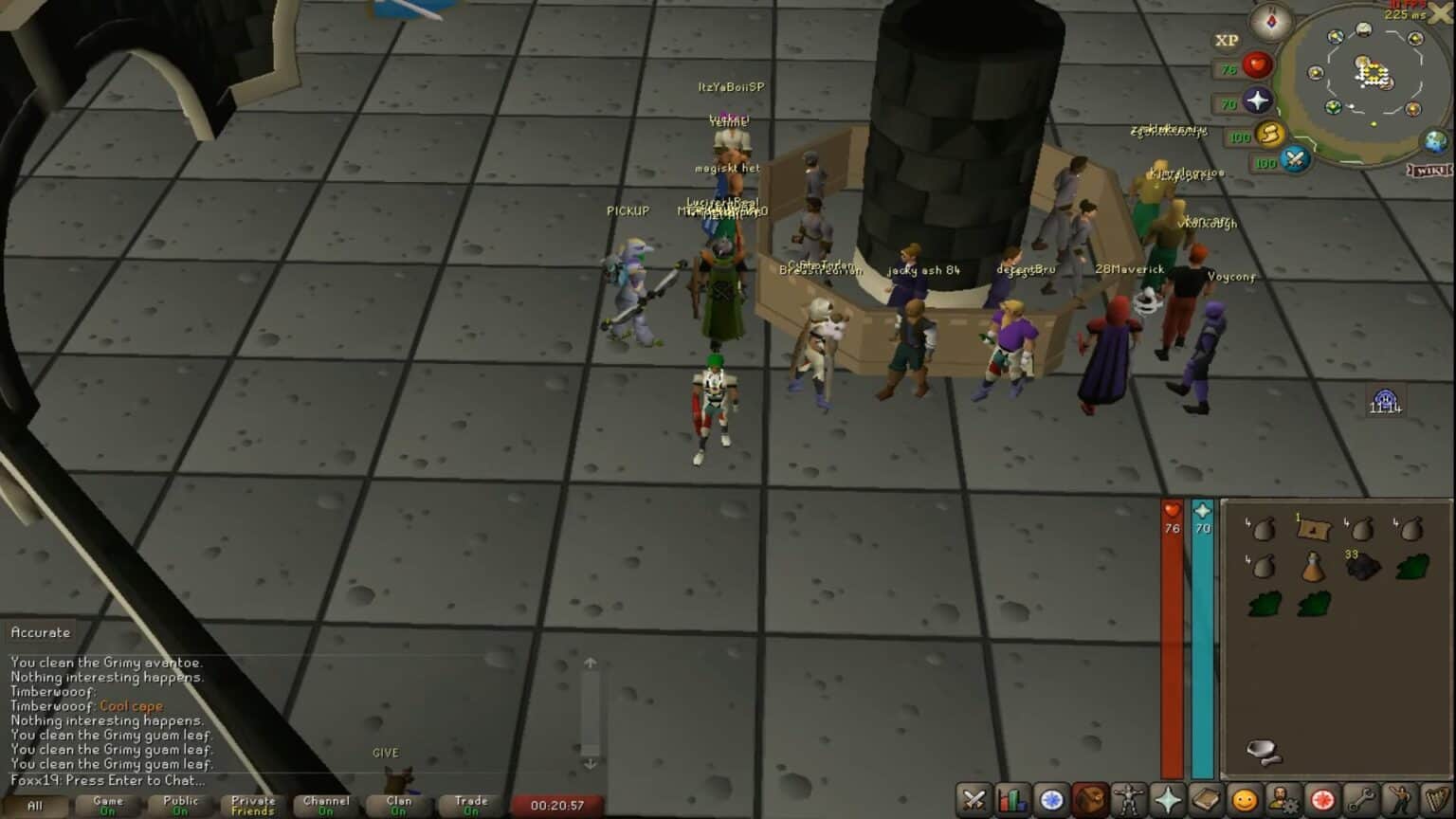Open the Equipment tab
Viewport: 1456px width, 819px height.
pos(1128,797)
